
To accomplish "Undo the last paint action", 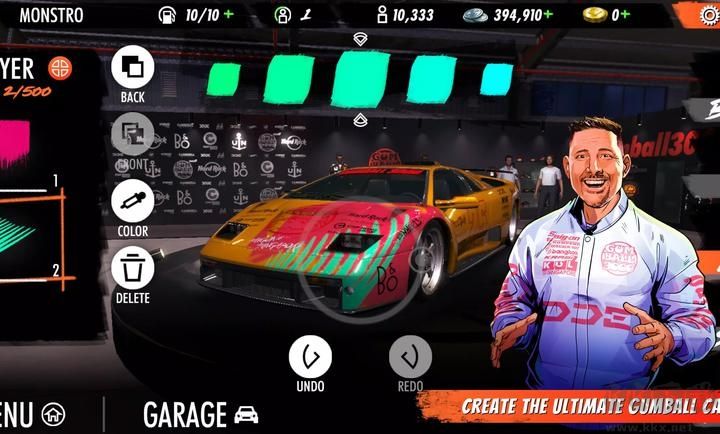I will click(x=310, y=357).
